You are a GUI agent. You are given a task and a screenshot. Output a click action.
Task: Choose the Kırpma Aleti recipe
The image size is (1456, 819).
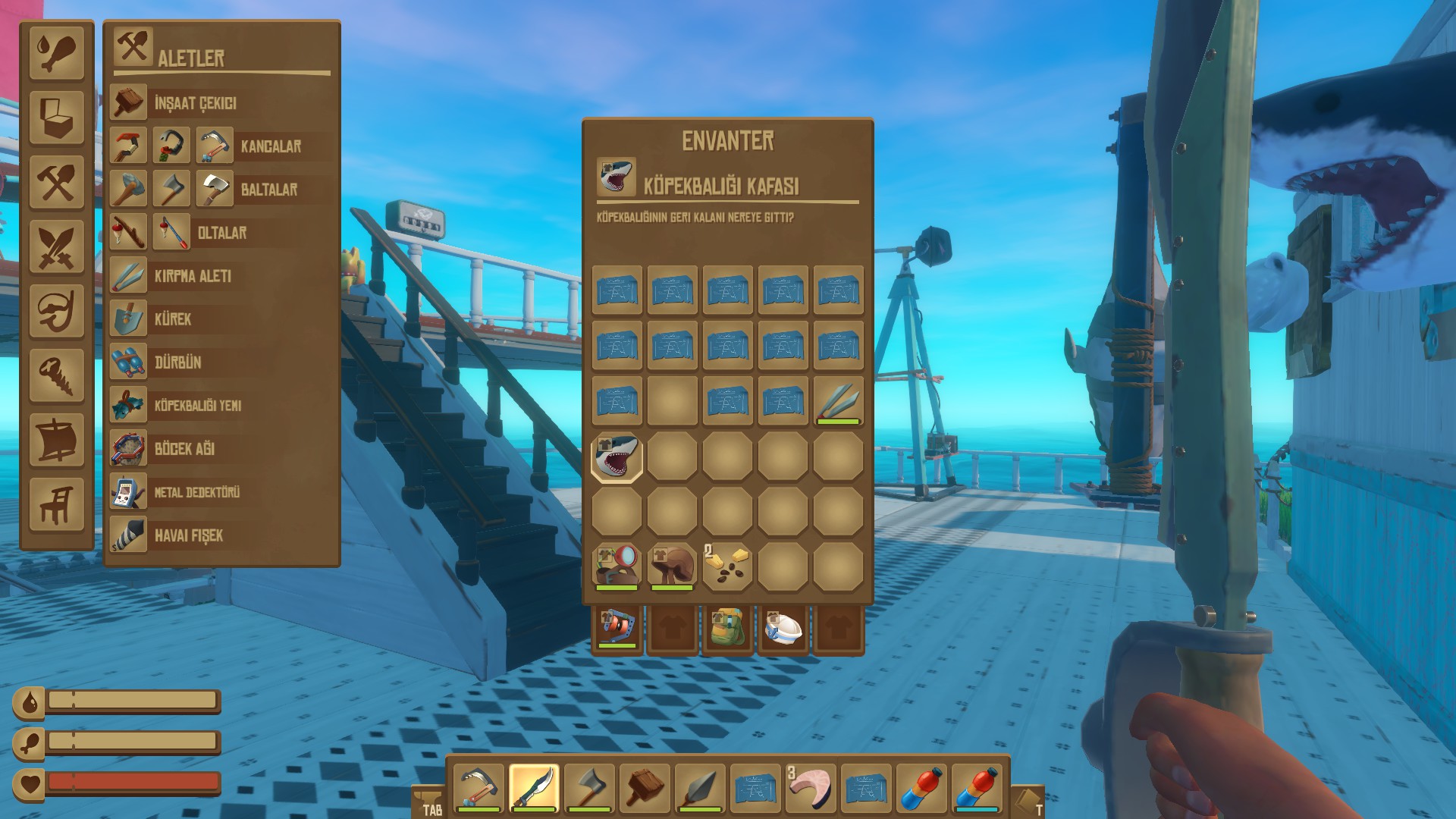[x=193, y=276]
